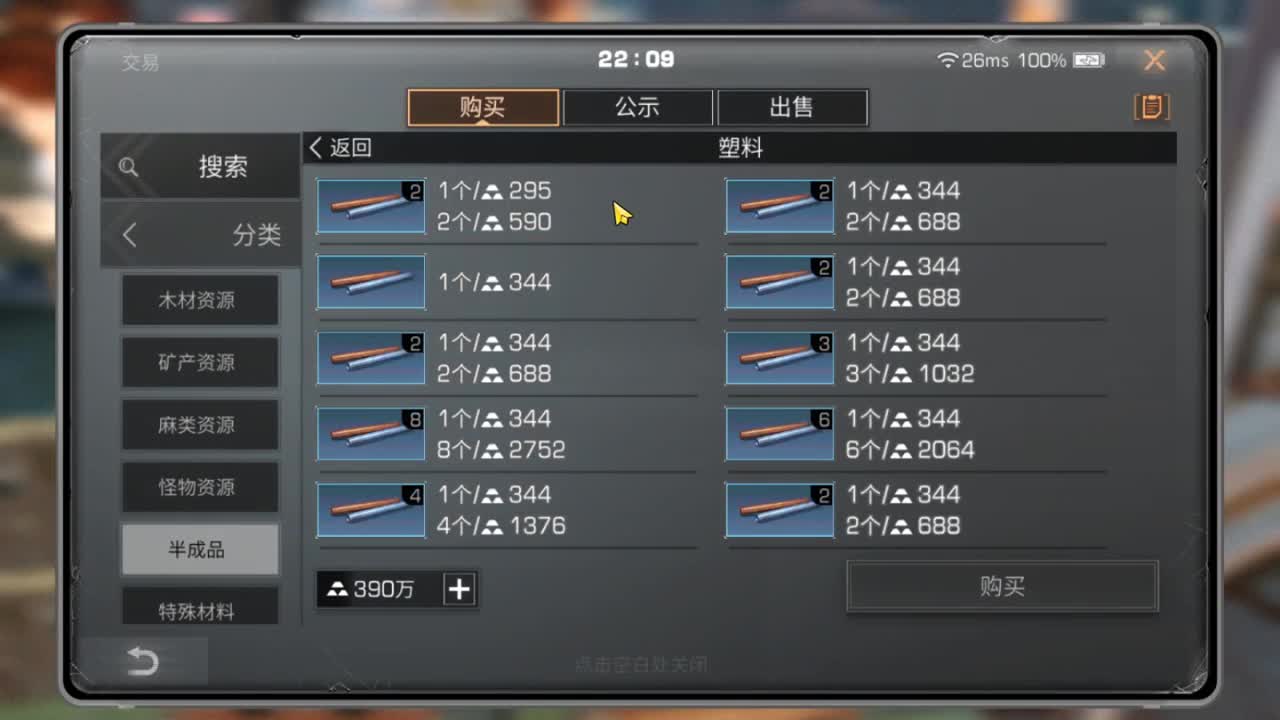Select the plastic listing priced 295 per unit
Screen dimensions: 1280x720
(371, 206)
